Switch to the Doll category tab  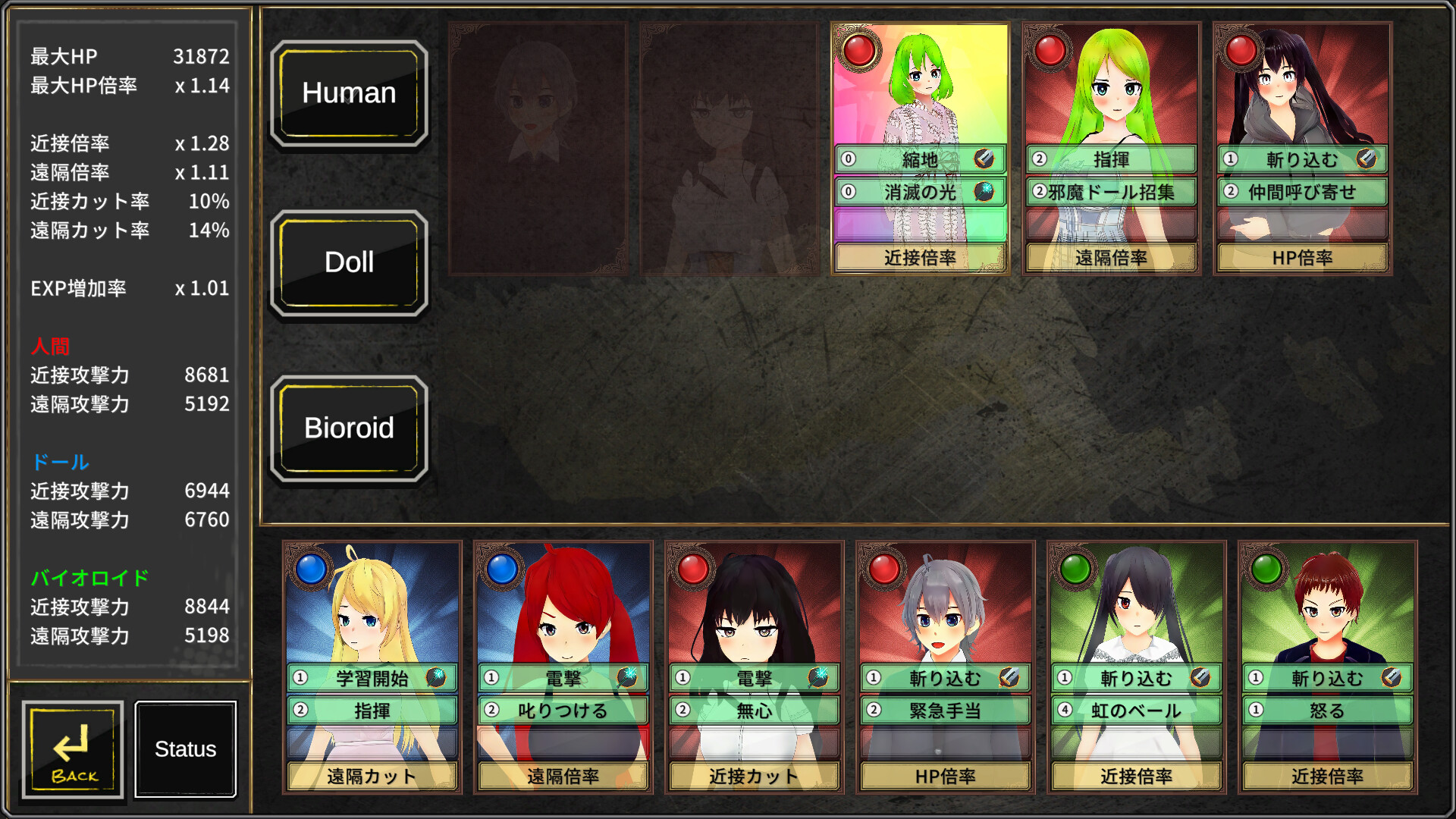pyautogui.click(x=350, y=262)
